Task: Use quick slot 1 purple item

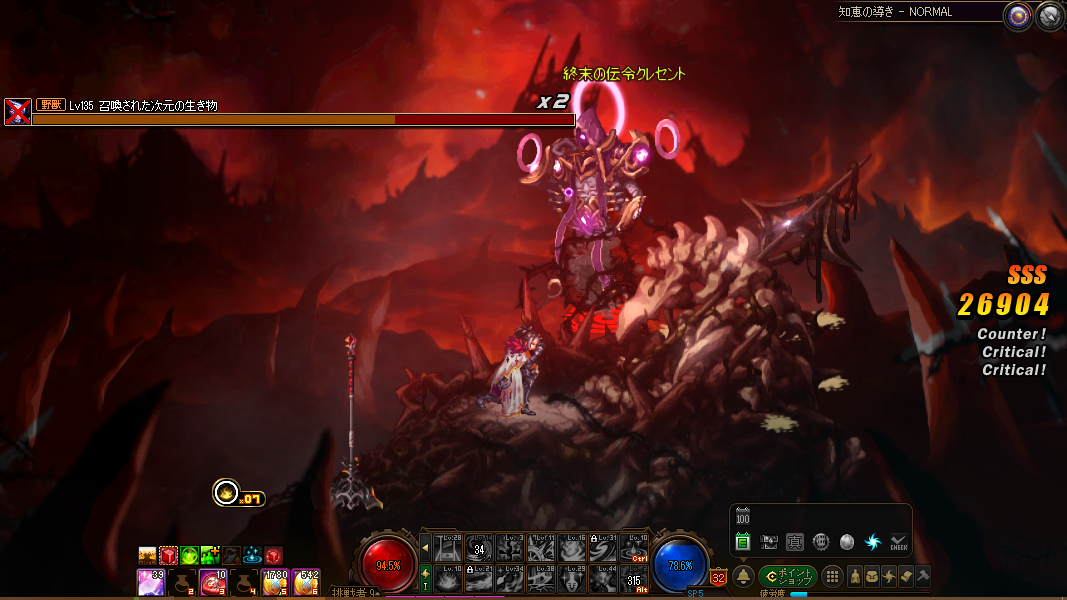Action: [151, 581]
